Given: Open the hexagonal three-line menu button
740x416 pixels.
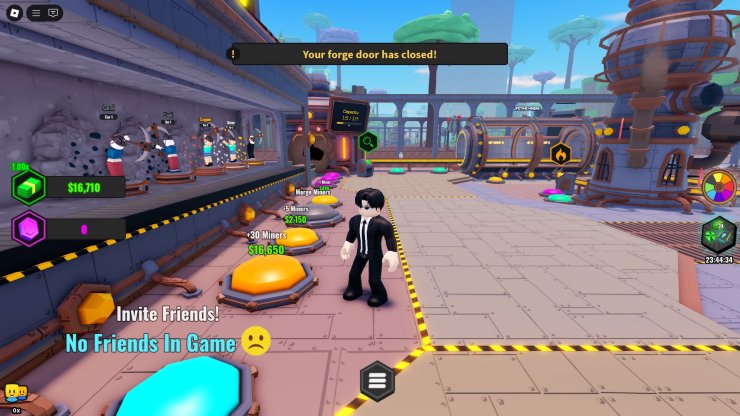Looking at the screenshot, I should click(377, 380).
